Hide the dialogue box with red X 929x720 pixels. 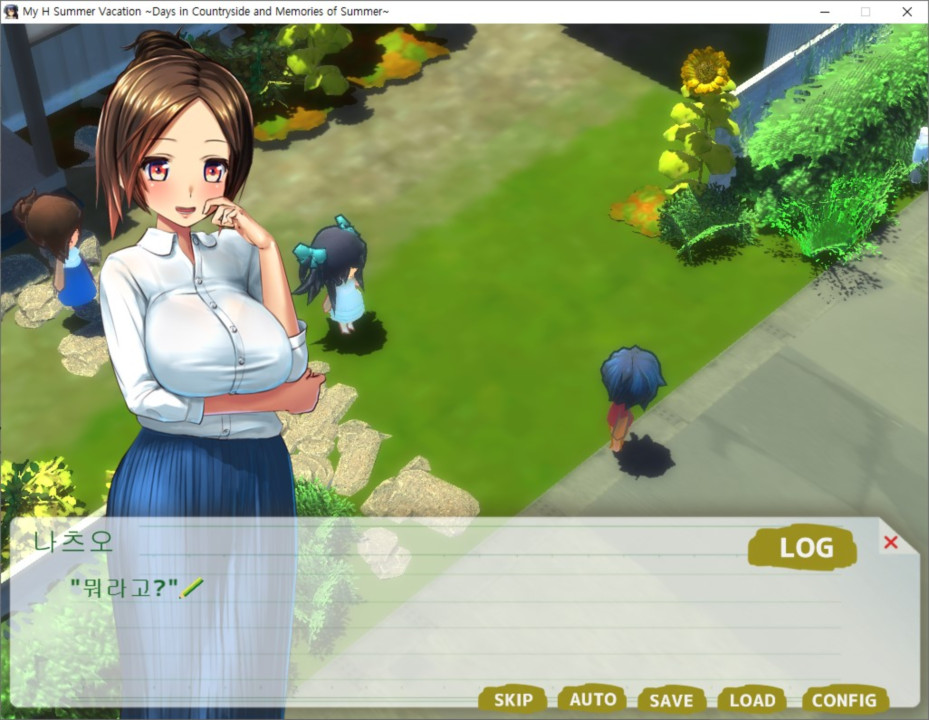tap(891, 542)
